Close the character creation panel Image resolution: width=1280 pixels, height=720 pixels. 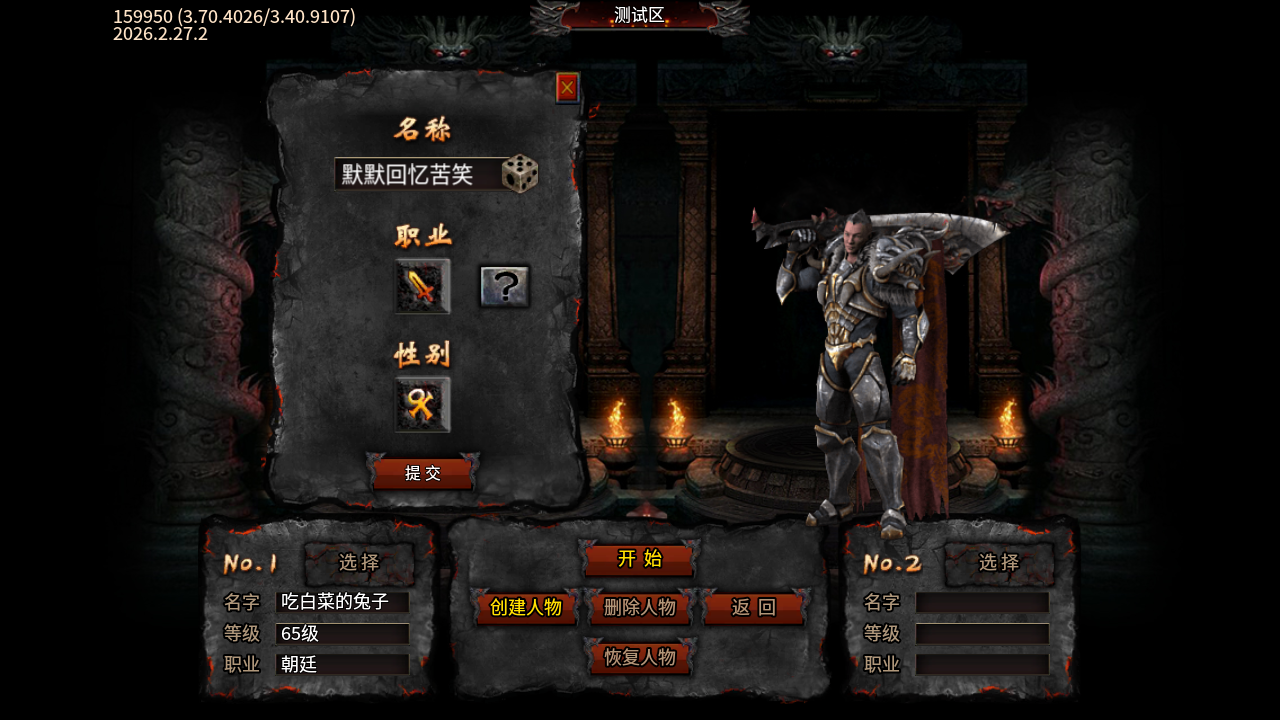pyautogui.click(x=567, y=88)
